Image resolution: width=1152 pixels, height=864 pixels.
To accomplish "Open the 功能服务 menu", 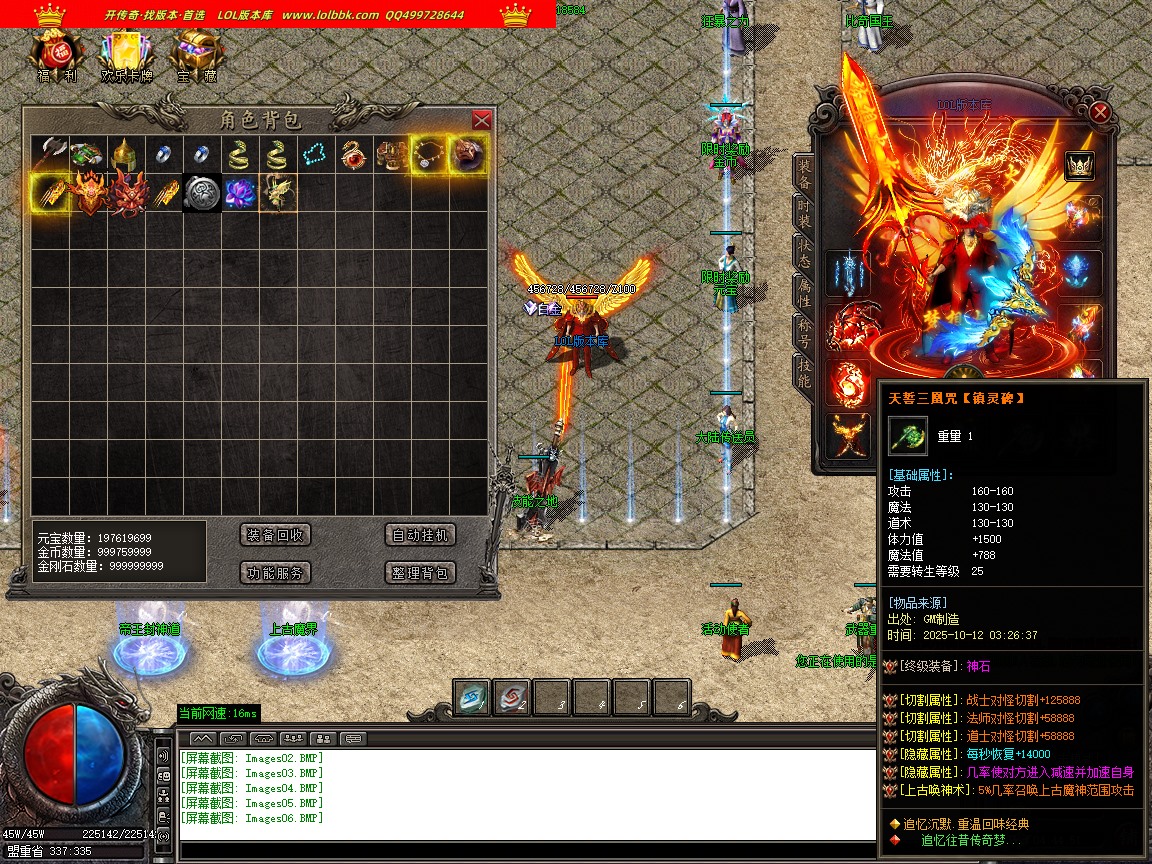I will pyautogui.click(x=276, y=573).
